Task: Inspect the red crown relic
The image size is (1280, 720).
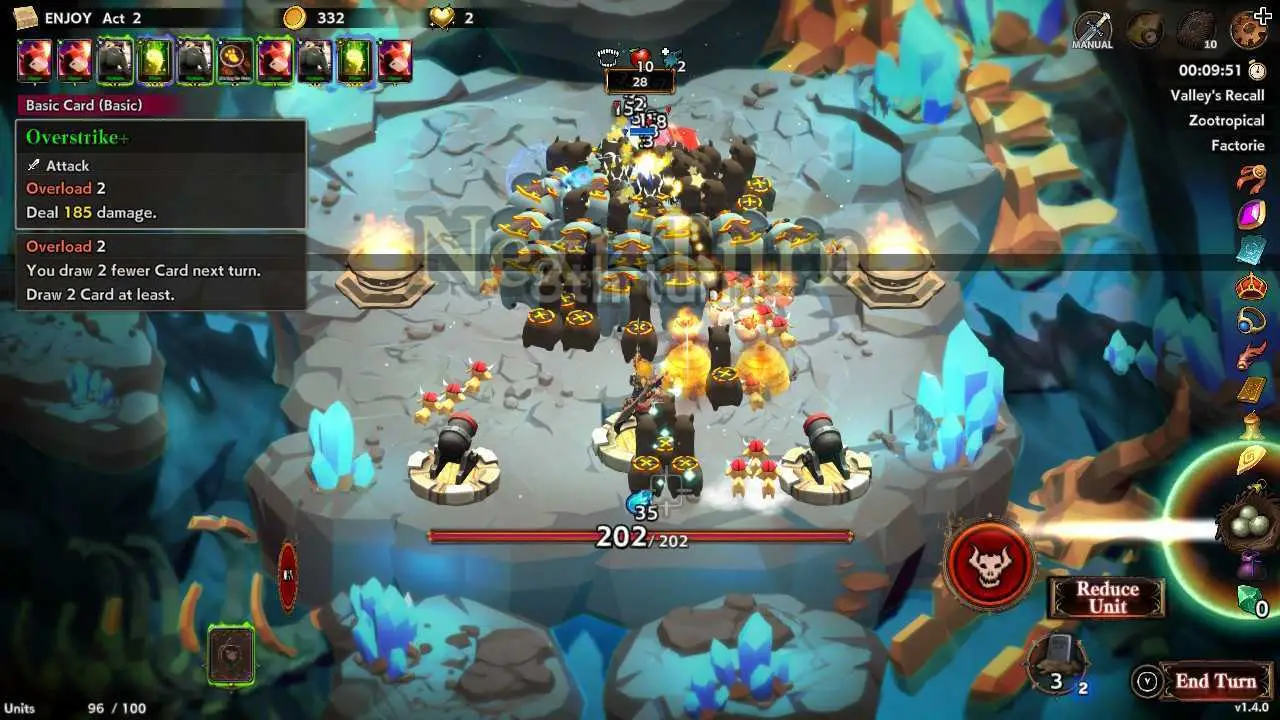Action: [1251, 287]
